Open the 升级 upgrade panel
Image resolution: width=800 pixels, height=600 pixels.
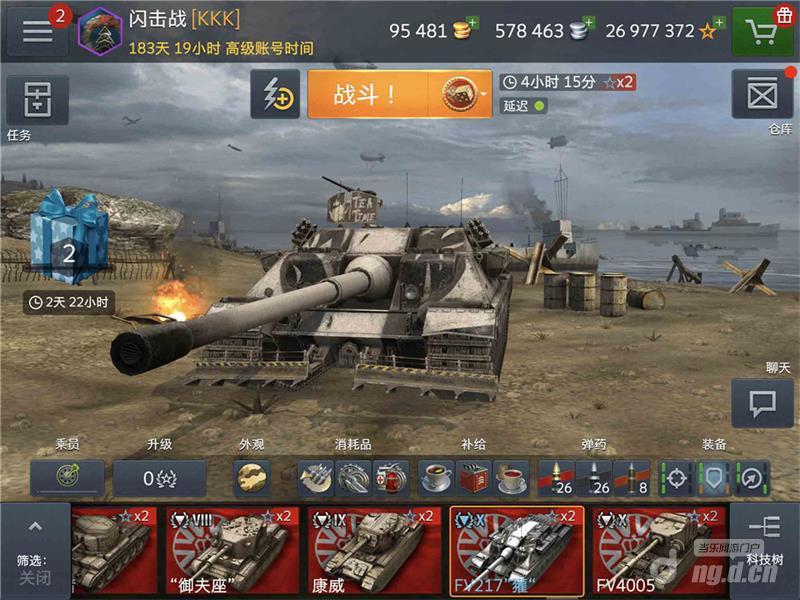pyautogui.click(x=159, y=479)
